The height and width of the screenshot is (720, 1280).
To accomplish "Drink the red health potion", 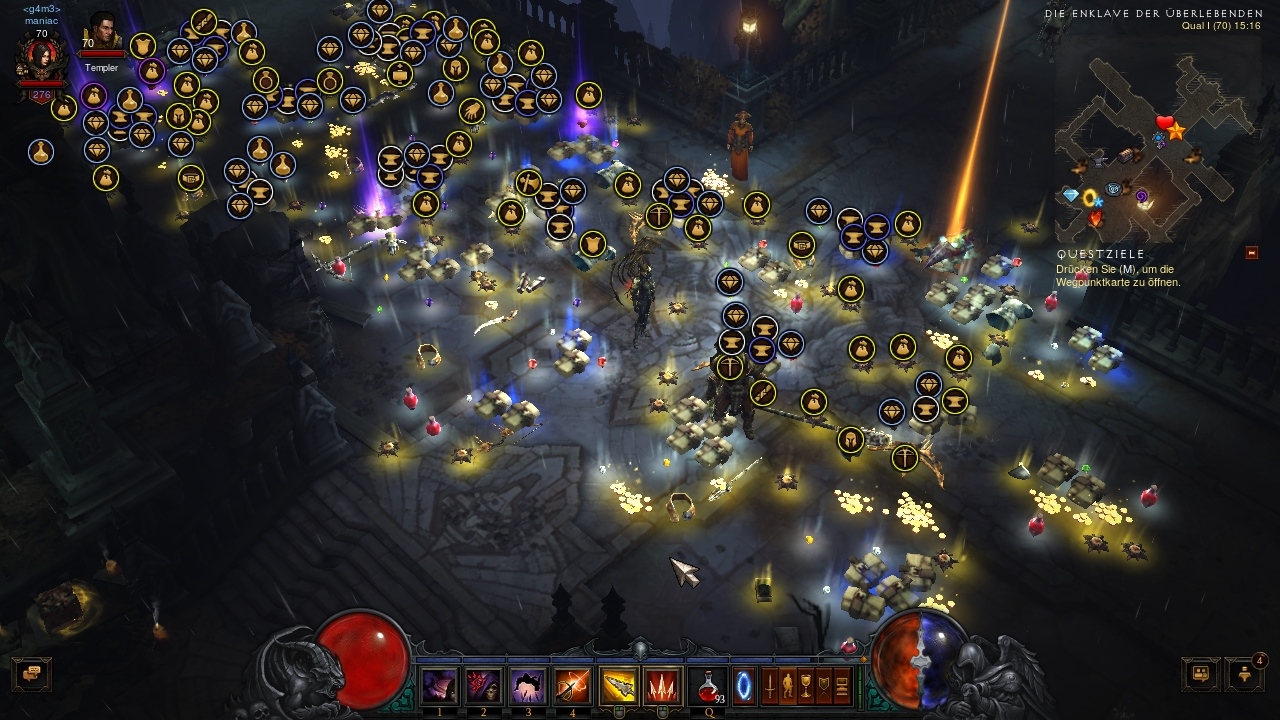I will click(708, 686).
